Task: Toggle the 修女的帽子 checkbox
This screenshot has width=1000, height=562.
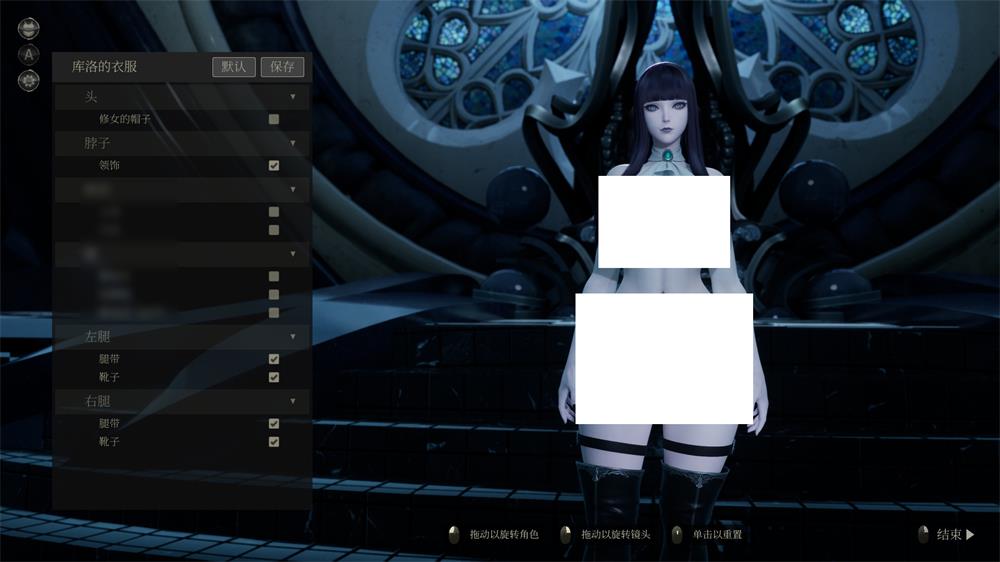Action: 274,119
